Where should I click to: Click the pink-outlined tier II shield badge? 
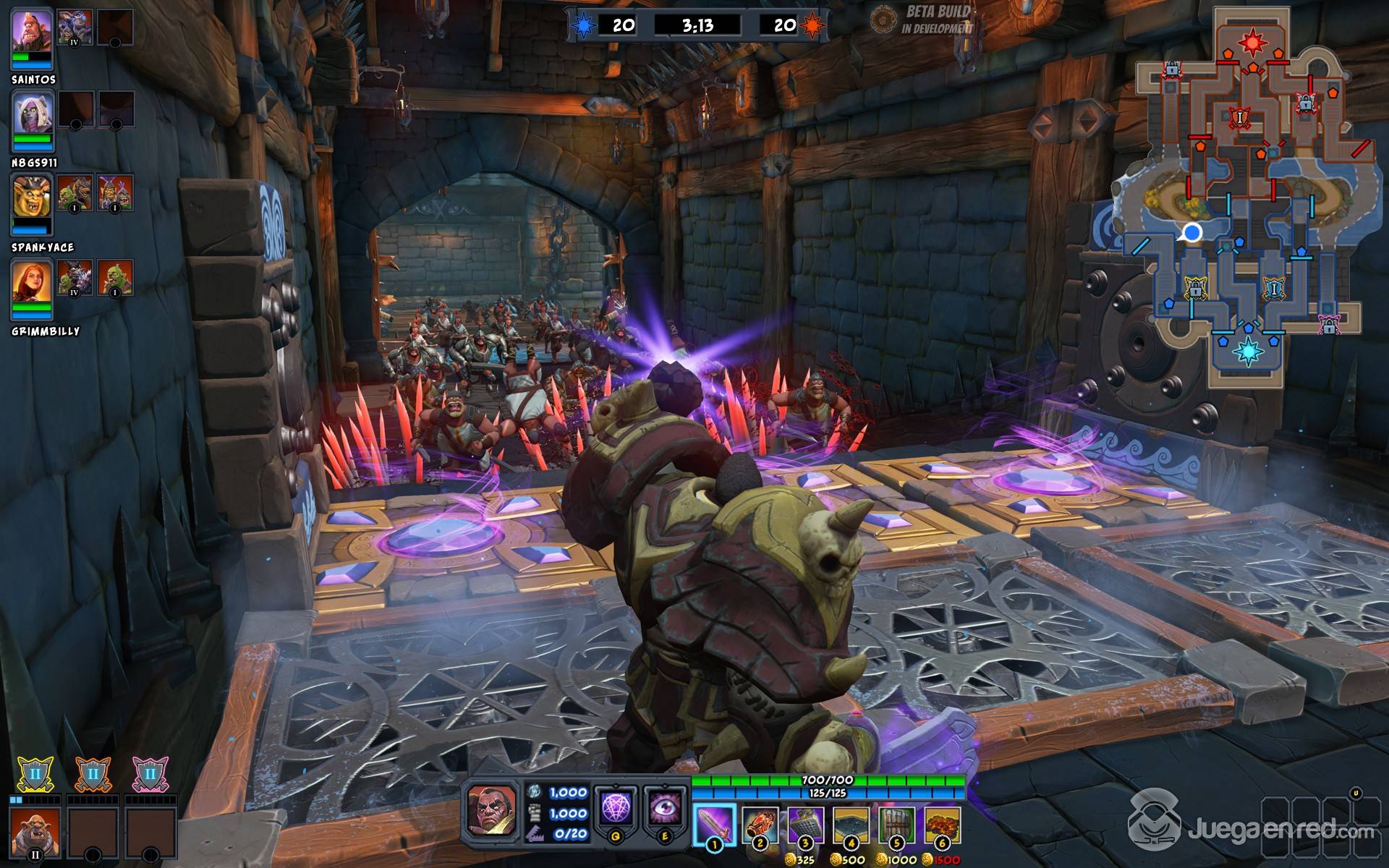150,774
